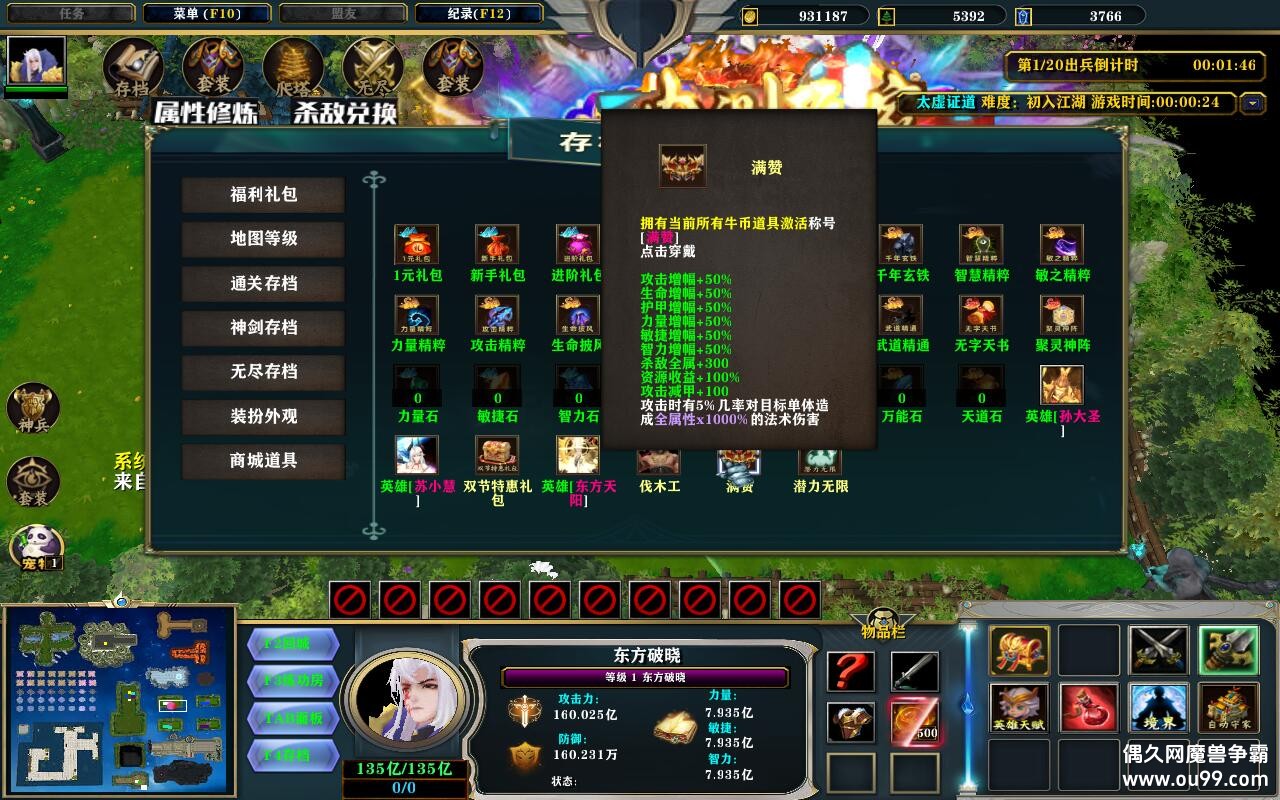Open the 菜单 (F10) menu
The image size is (1280, 800).
coord(206,14)
